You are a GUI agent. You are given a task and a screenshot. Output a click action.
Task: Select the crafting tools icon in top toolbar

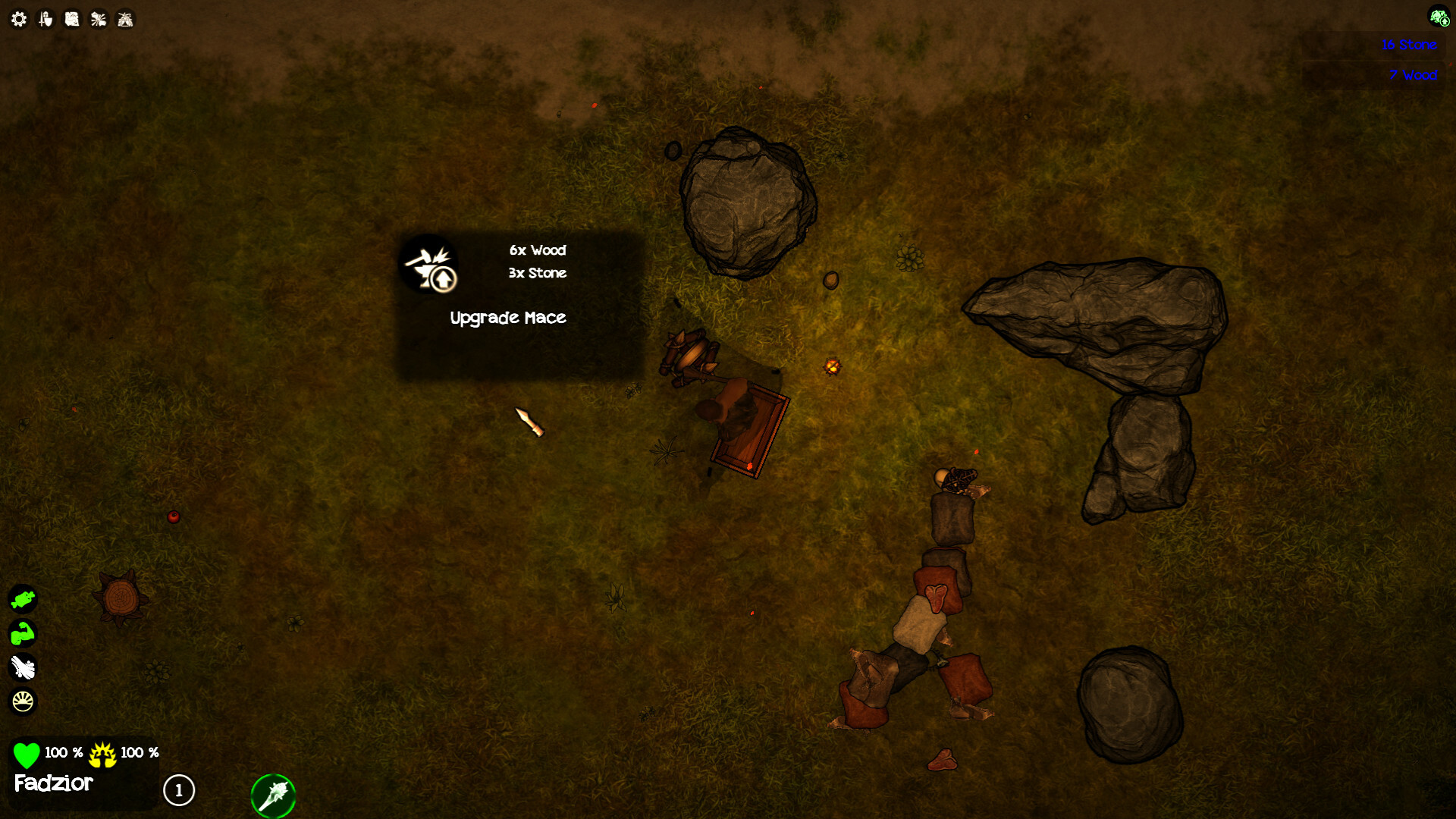(x=97, y=18)
